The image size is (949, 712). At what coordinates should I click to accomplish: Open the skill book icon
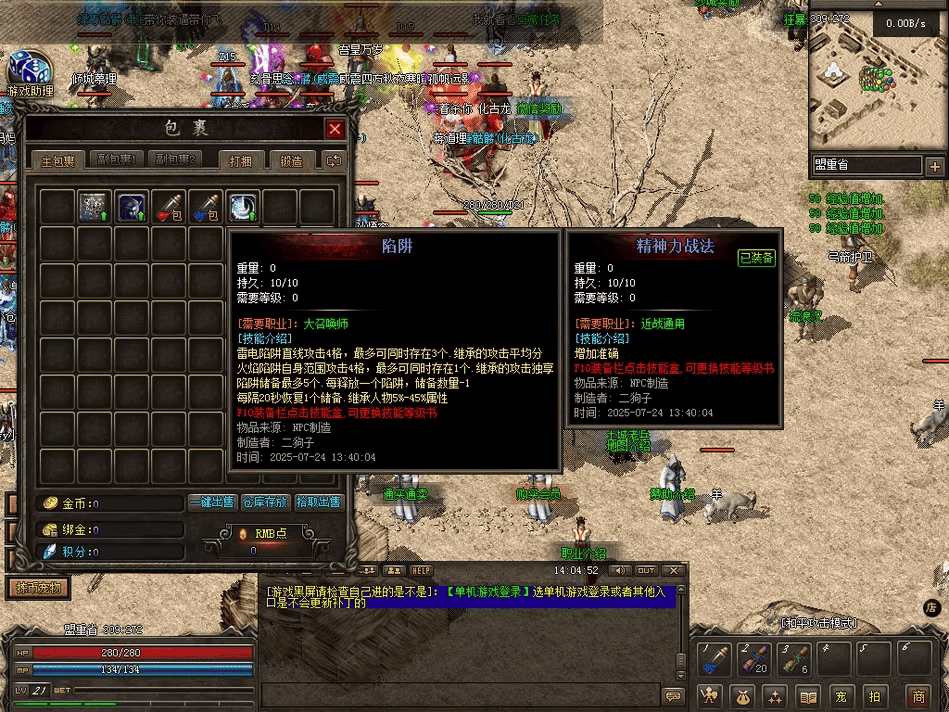809,695
